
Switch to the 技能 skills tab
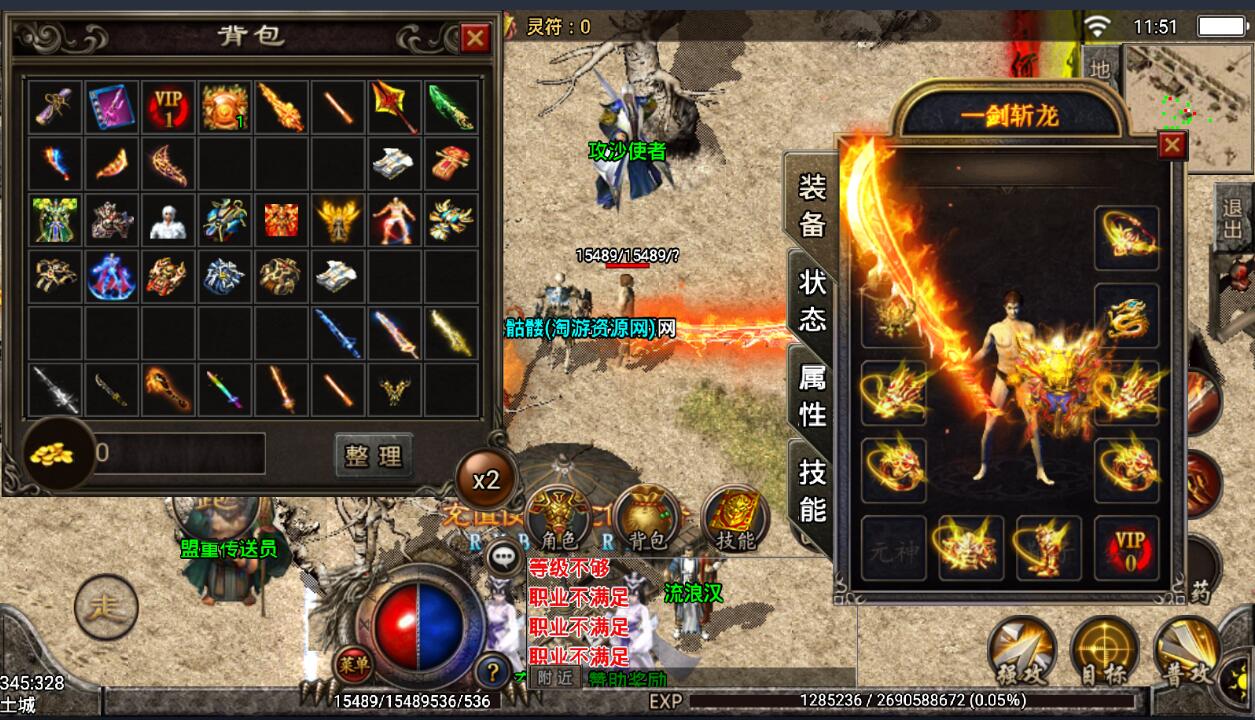[x=812, y=490]
